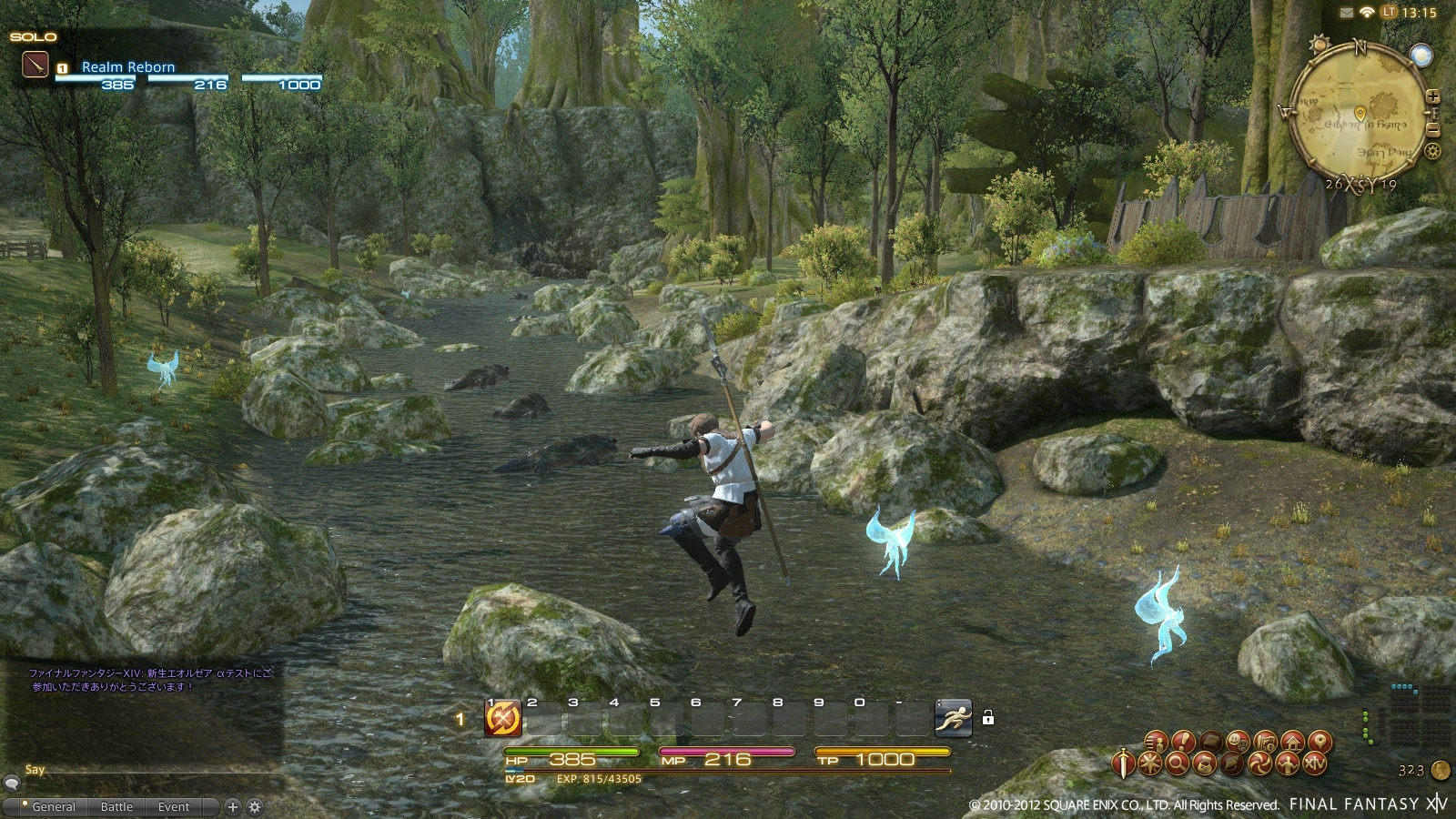Open the exclamation mark quest icon
The height and width of the screenshot is (819, 1456).
(1183, 743)
